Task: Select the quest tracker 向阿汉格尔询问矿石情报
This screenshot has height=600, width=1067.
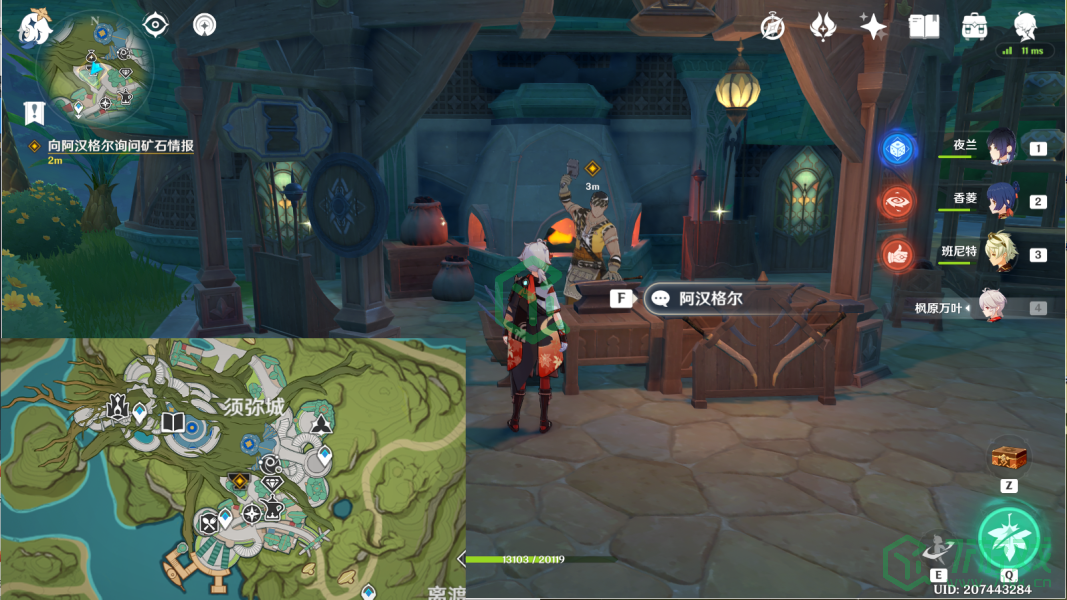Action: point(120,146)
